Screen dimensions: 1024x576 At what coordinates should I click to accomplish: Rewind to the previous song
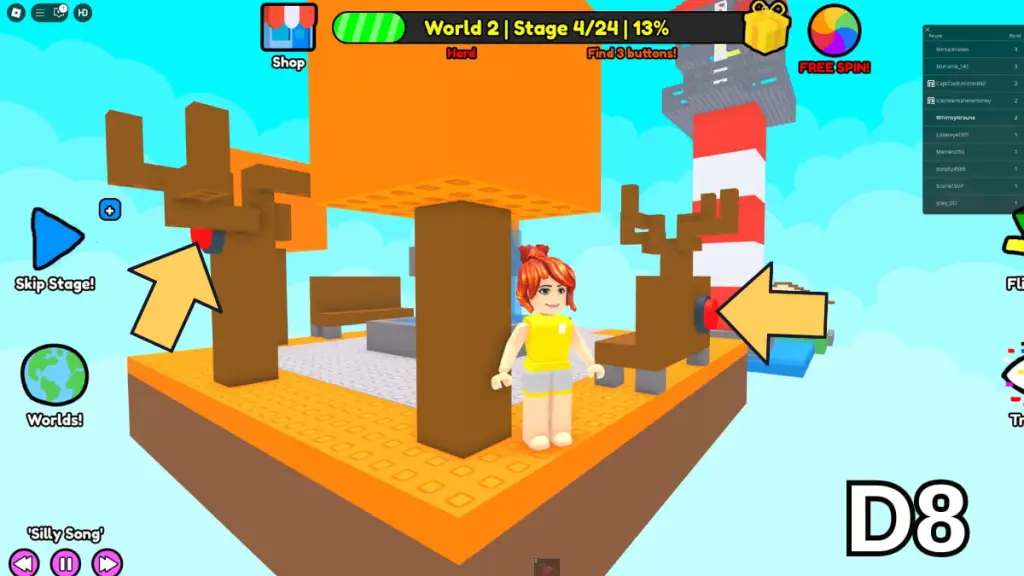(24, 562)
